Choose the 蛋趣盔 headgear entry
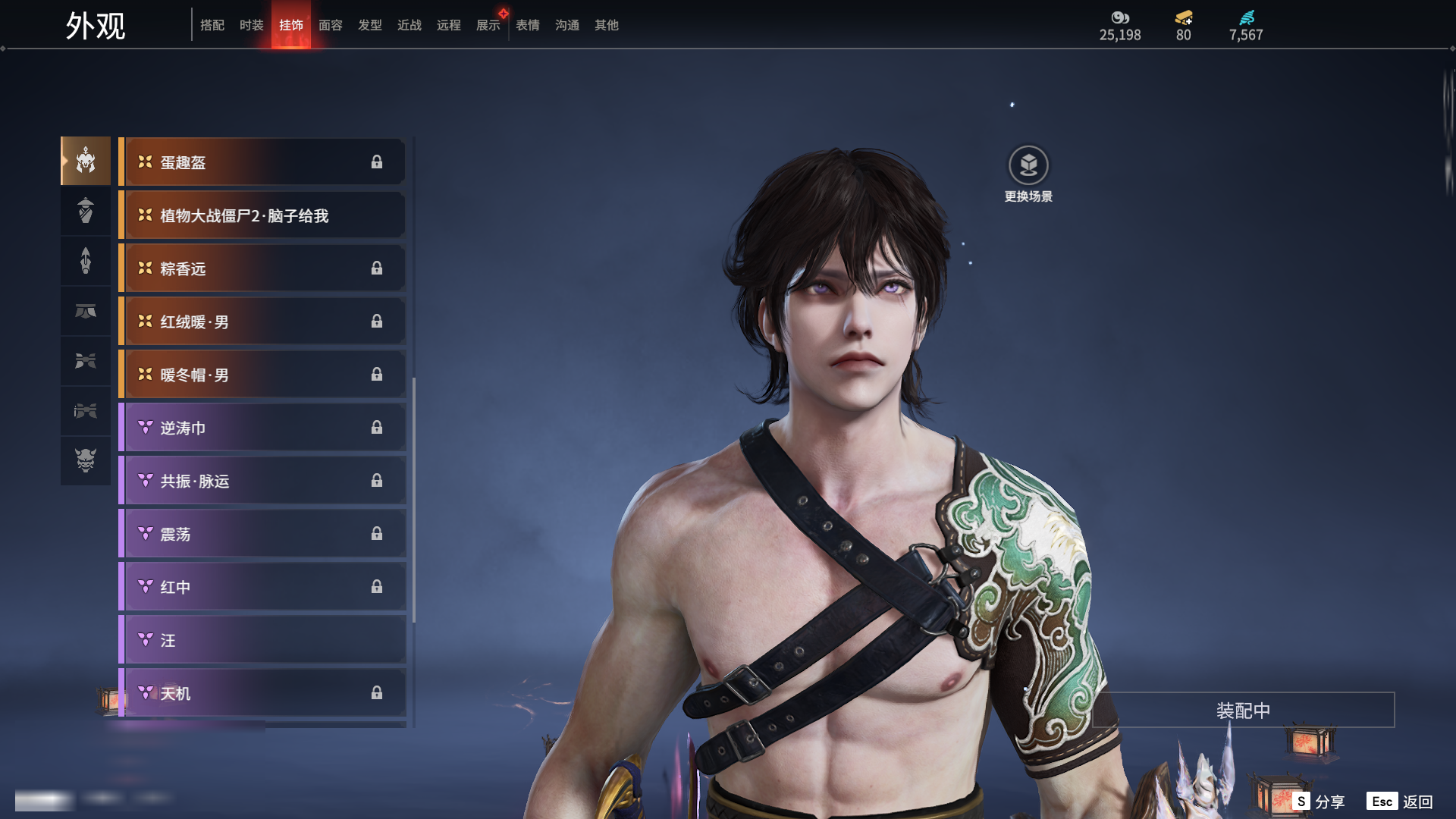 [x=262, y=162]
